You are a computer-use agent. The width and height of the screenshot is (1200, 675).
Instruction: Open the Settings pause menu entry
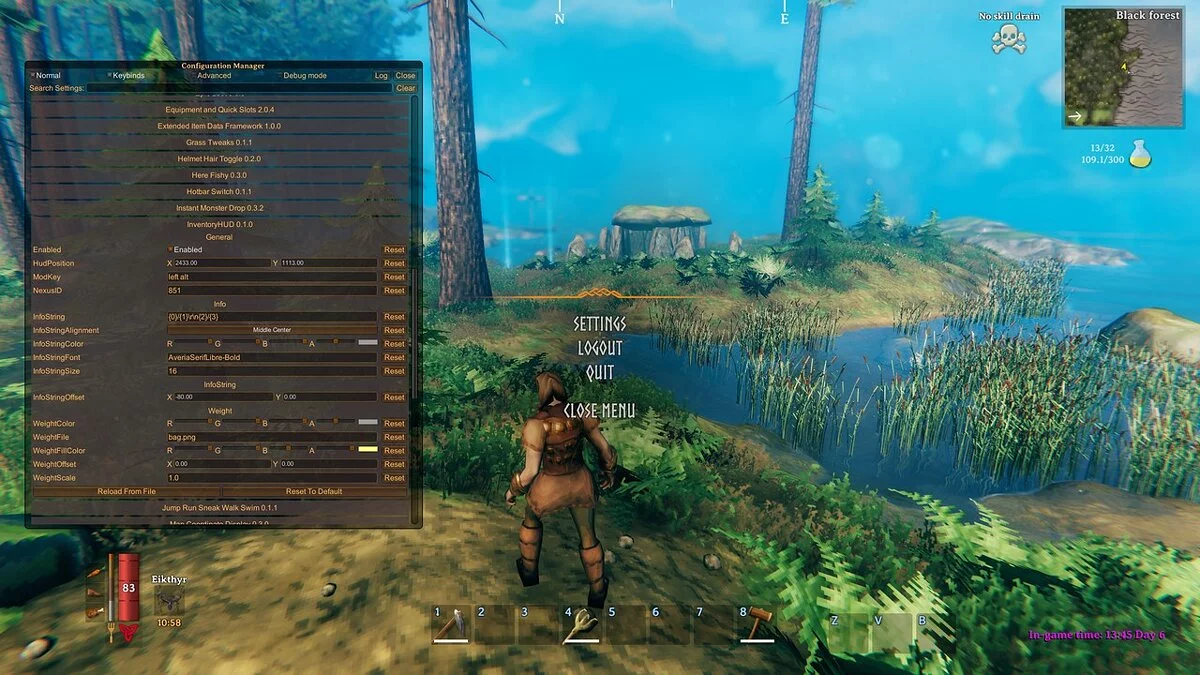tap(599, 324)
